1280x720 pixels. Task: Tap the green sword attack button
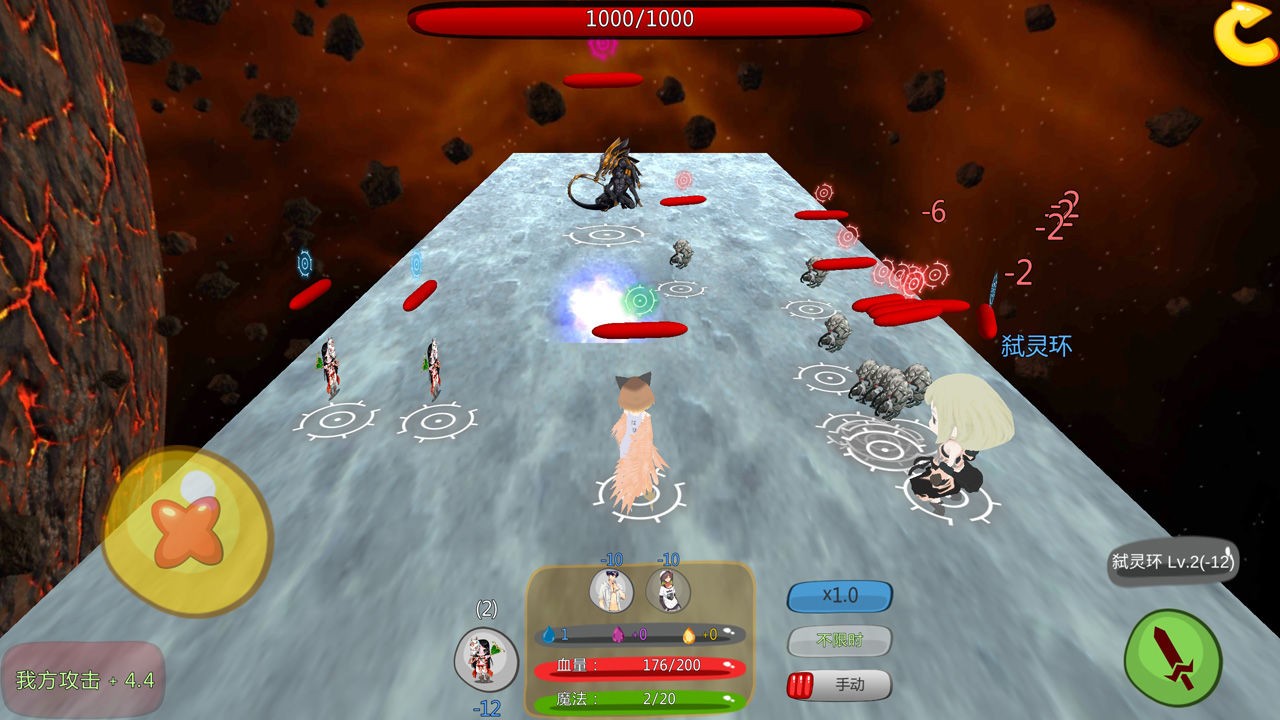point(1173,658)
